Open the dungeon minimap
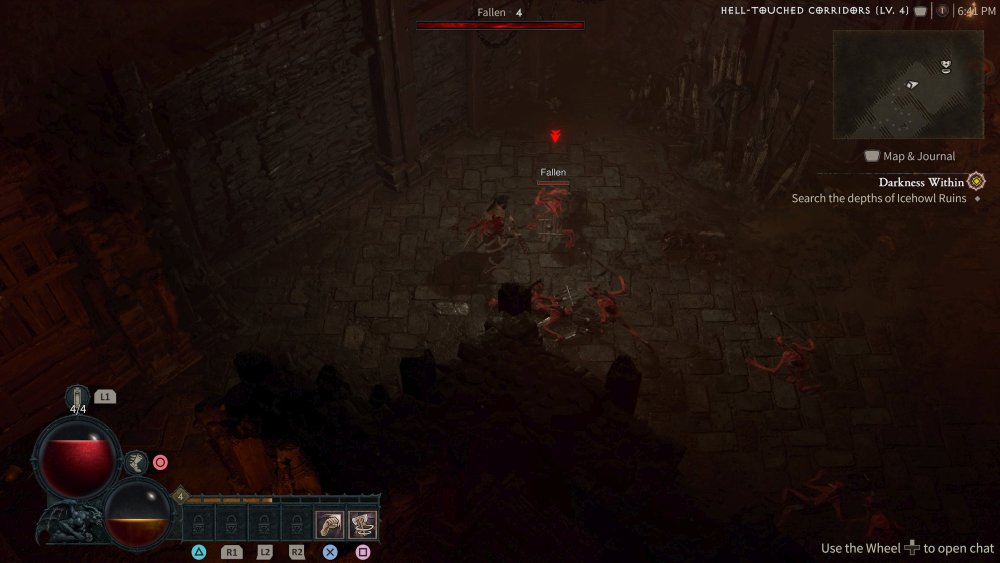This screenshot has width=1000, height=563. (908, 84)
